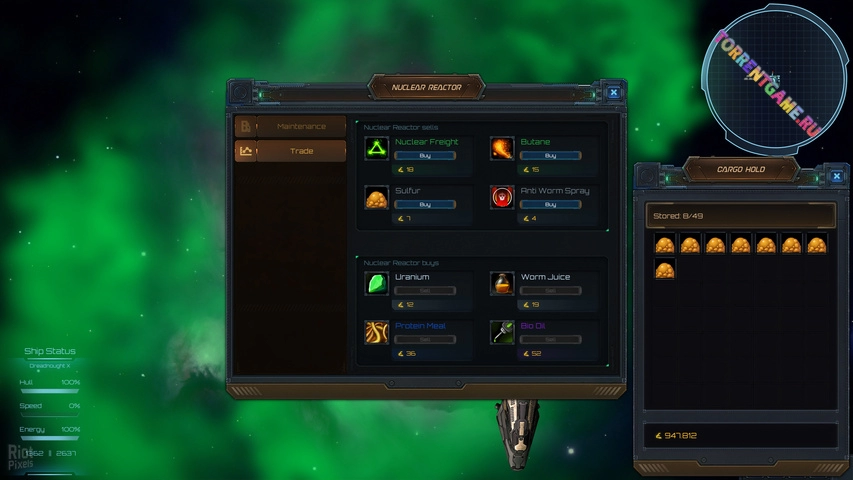The width and height of the screenshot is (853, 480).
Task: Select the Butane flame icon
Action: point(502,149)
